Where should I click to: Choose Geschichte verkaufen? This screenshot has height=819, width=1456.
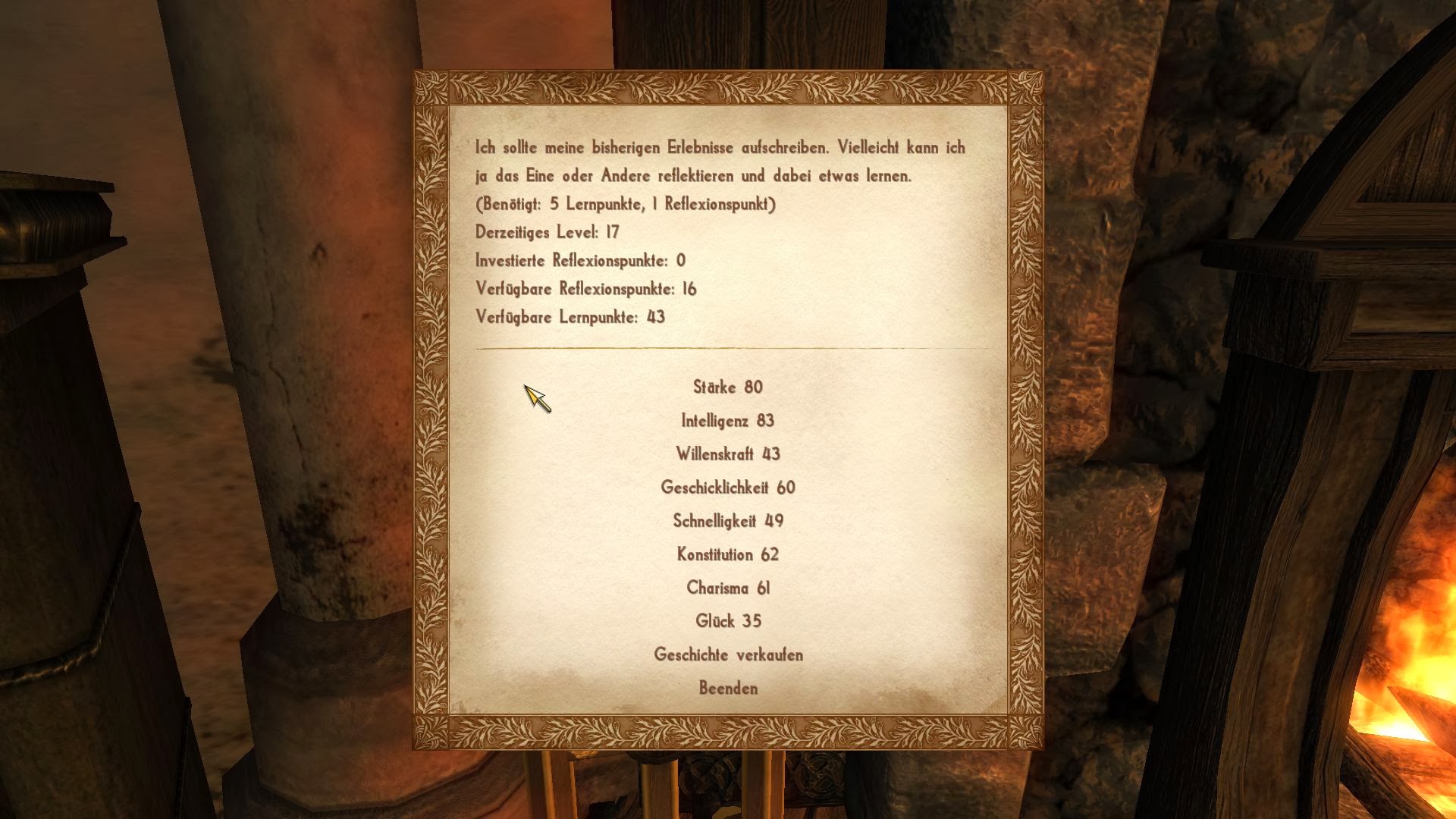727,654
